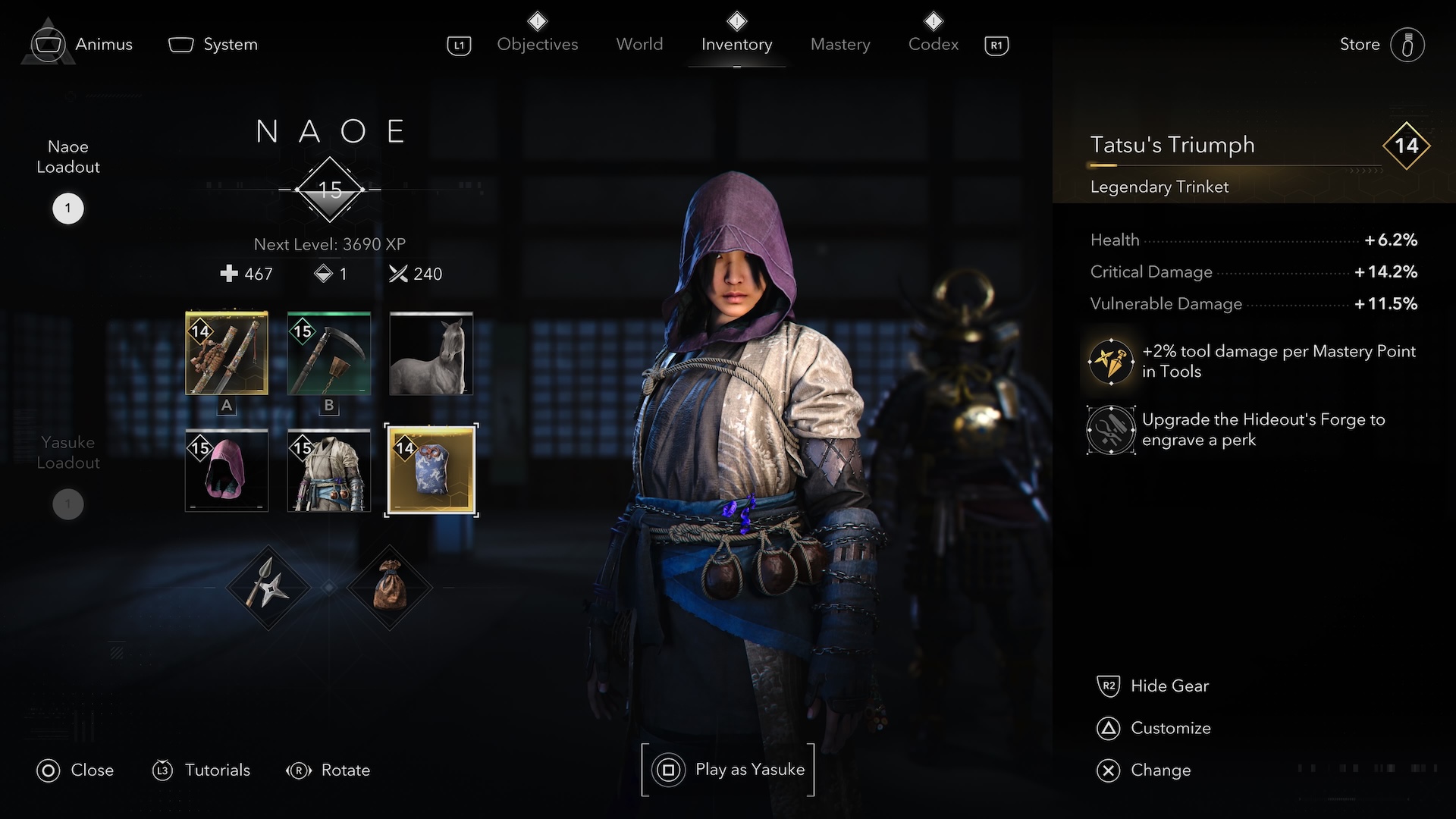Image resolution: width=1456 pixels, height=819 pixels.
Task: Open the Codex tab
Action: click(933, 44)
